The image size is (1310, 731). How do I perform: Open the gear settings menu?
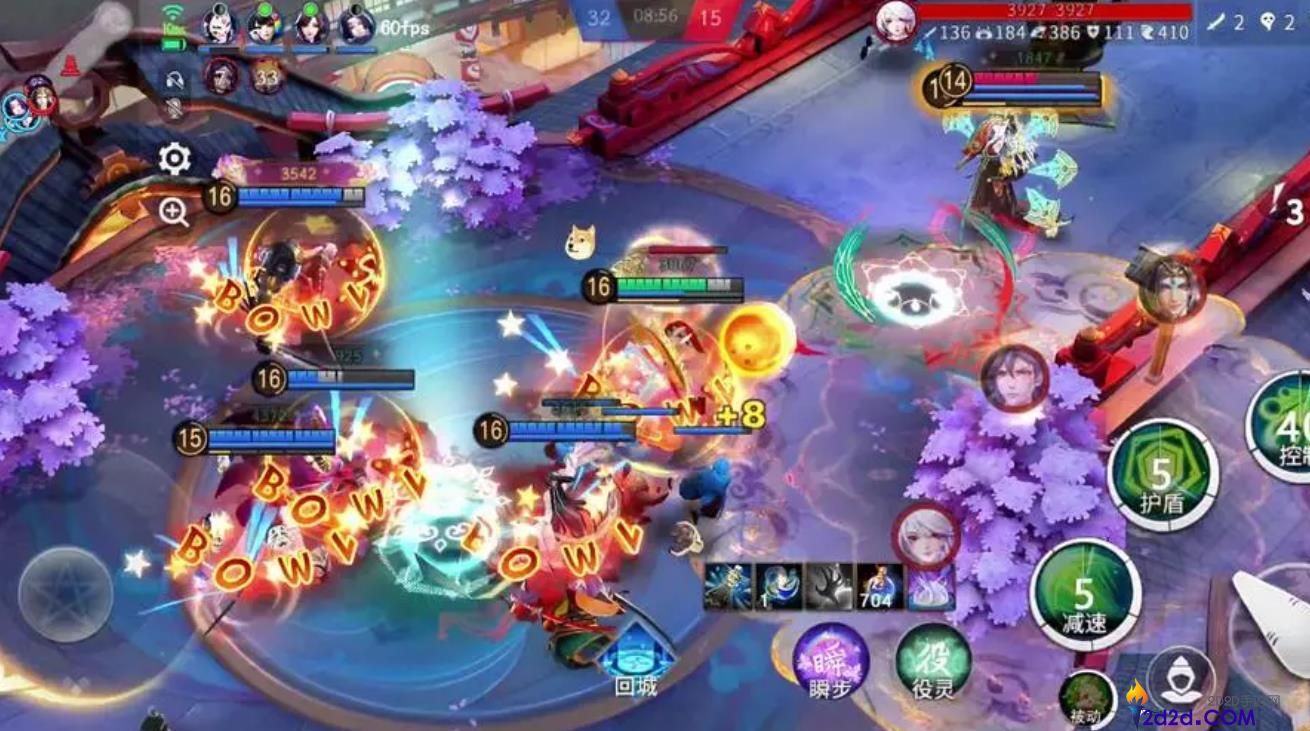[x=175, y=159]
